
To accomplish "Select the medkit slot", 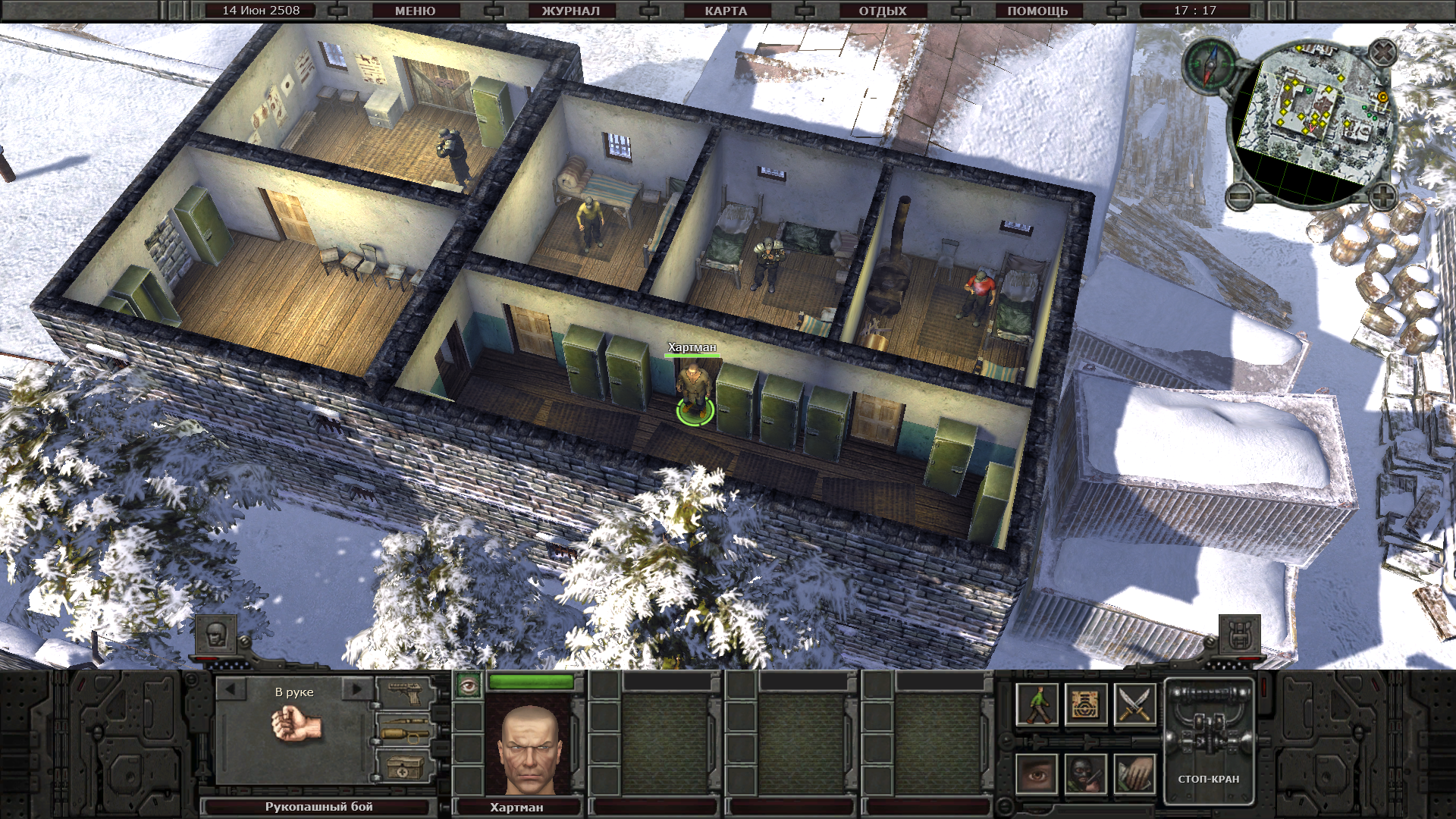I will pyautogui.click(x=405, y=768).
